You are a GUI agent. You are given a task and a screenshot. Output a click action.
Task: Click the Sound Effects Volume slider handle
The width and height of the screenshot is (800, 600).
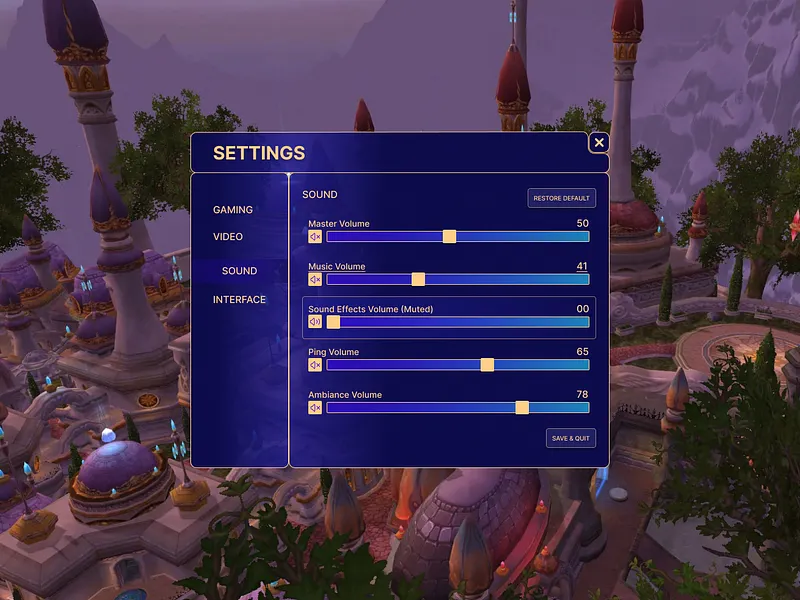tap(333, 322)
